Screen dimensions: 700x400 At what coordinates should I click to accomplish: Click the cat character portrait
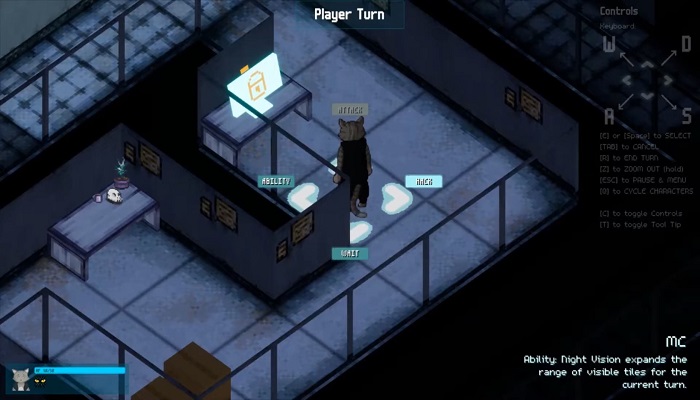[x=20, y=379]
